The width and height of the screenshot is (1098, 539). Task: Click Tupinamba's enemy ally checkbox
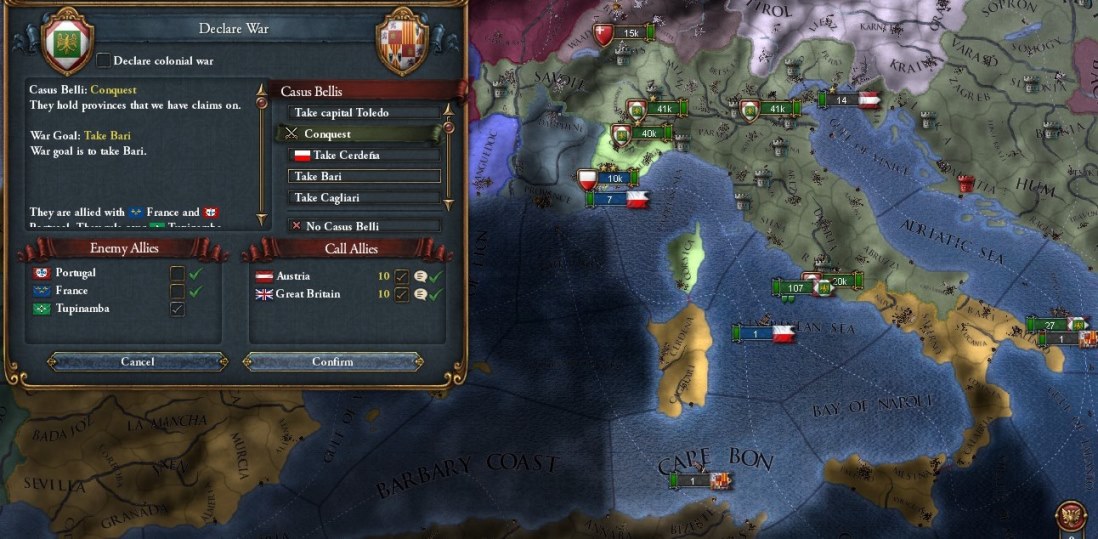(x=177, y=309)
